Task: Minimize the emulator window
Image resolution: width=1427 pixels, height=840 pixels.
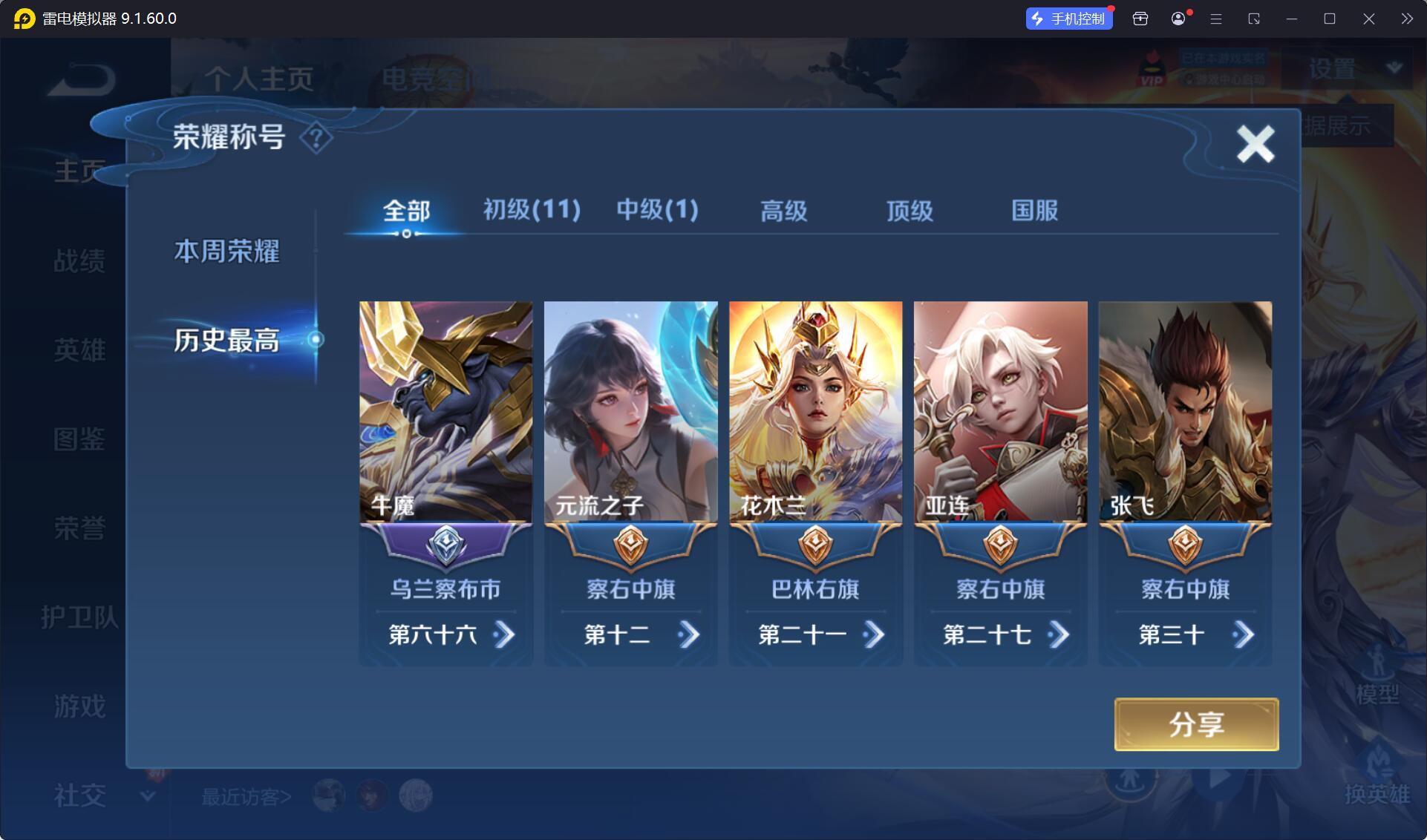Action: 1292,19
